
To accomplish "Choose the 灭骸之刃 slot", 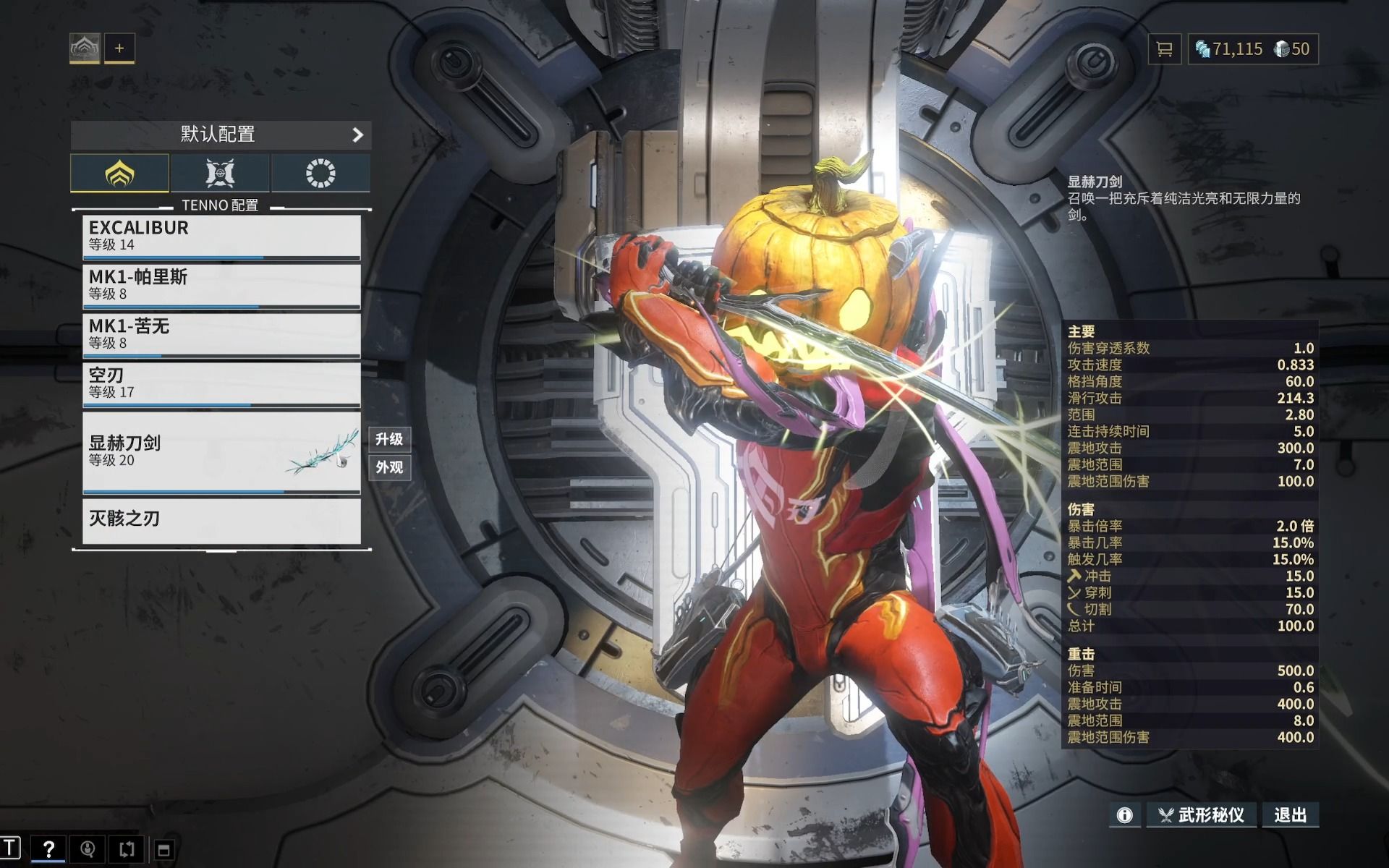I will (x=221, y=519).
